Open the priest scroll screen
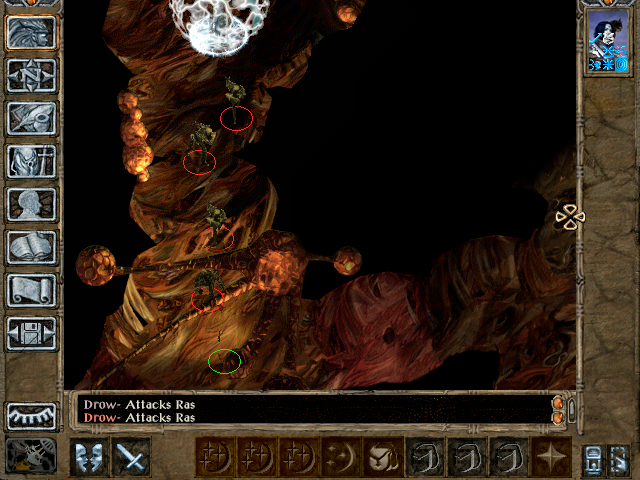 (x=31, y=290)
